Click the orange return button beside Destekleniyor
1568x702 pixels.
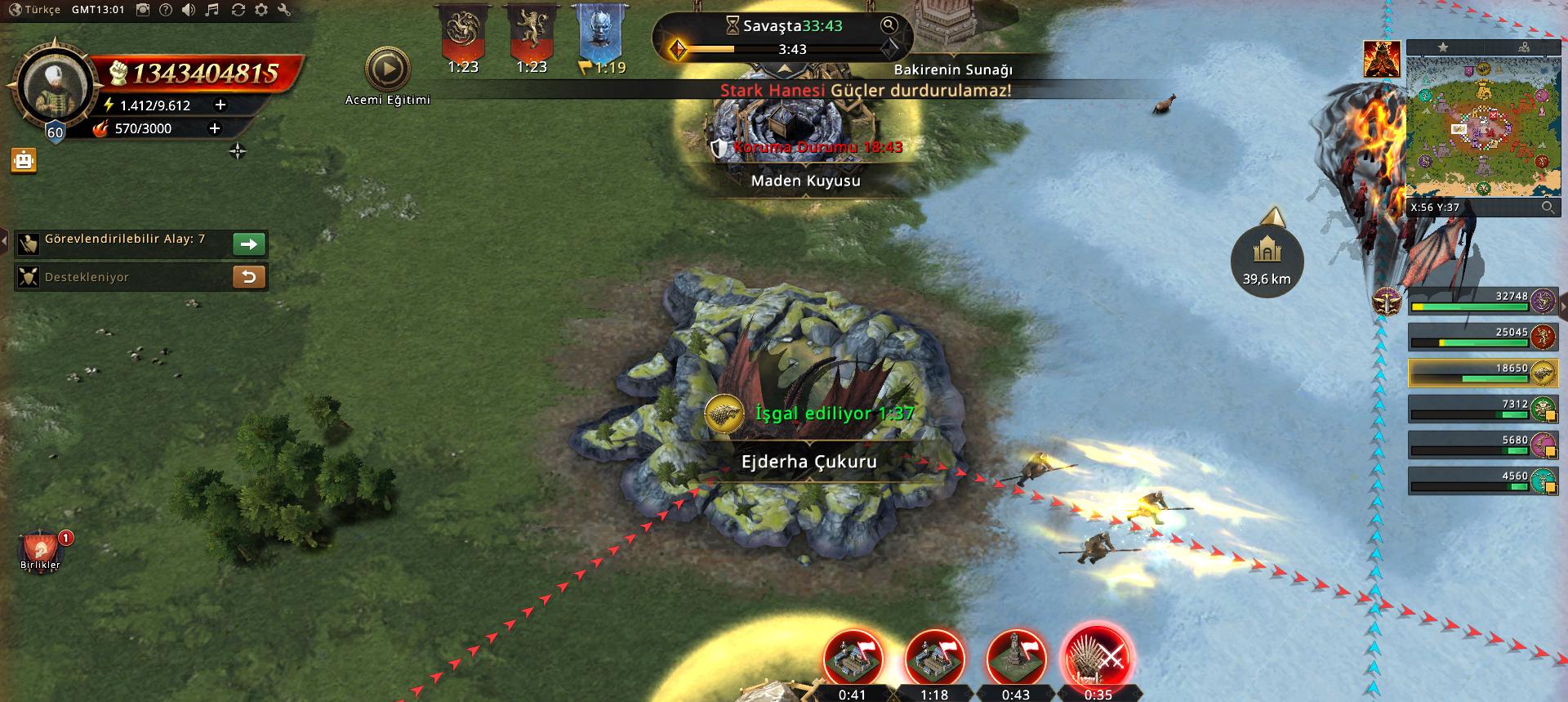point(249,277)
